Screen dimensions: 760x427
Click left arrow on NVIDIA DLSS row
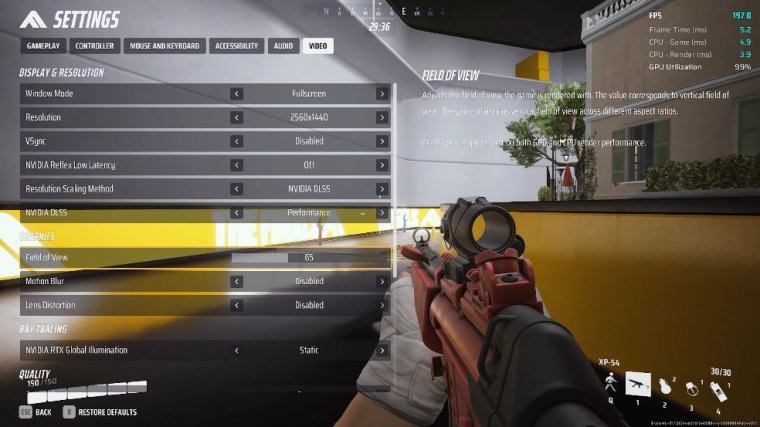237,213
